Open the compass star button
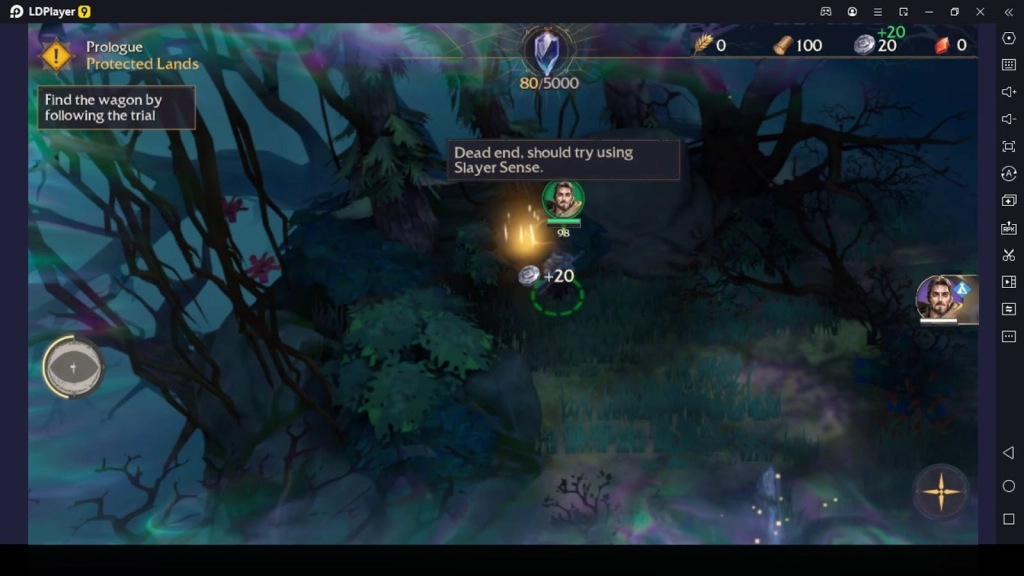 click(940, 491)
